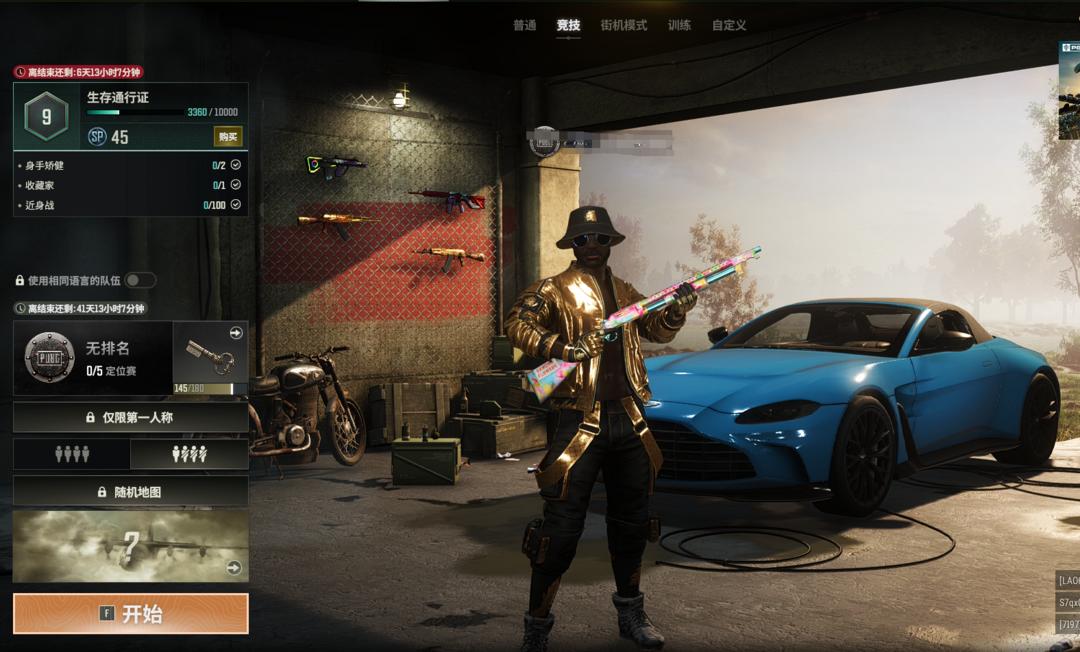
Task: Start the match with 开始 button
Action: click(x=131, y=613)
